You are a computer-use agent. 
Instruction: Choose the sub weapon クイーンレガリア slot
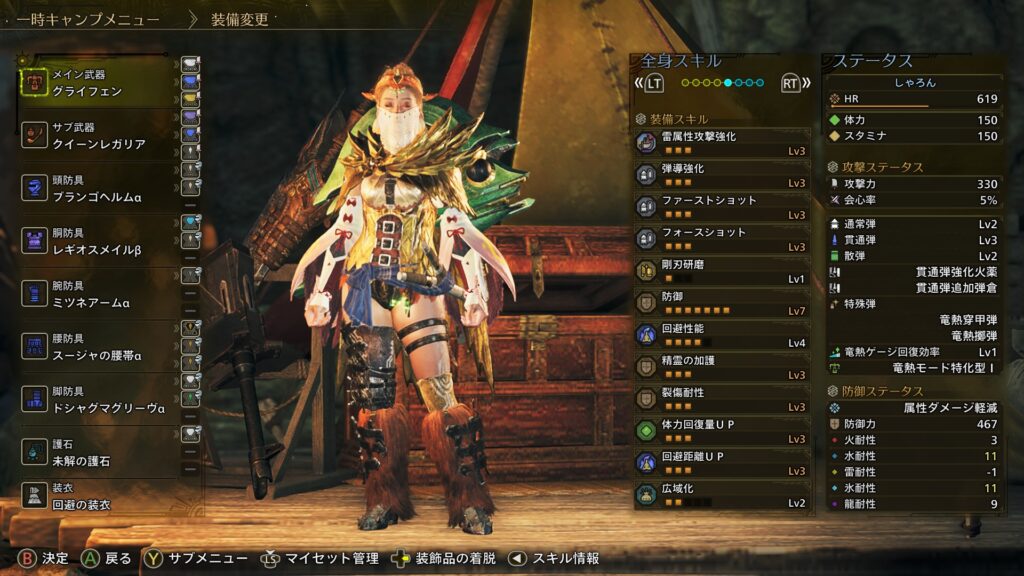point(98,136)
